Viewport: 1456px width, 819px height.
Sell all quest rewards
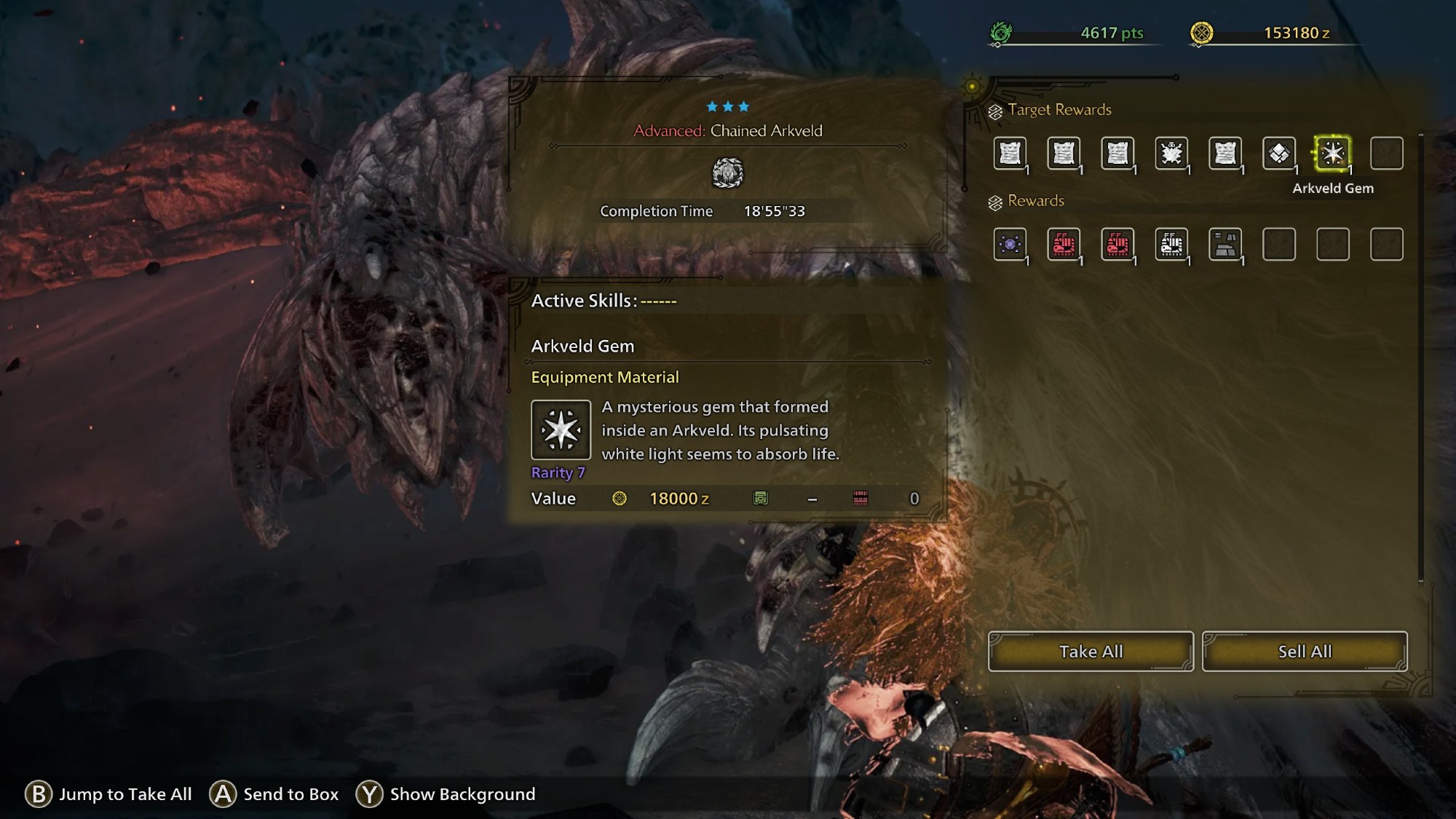1305,652
